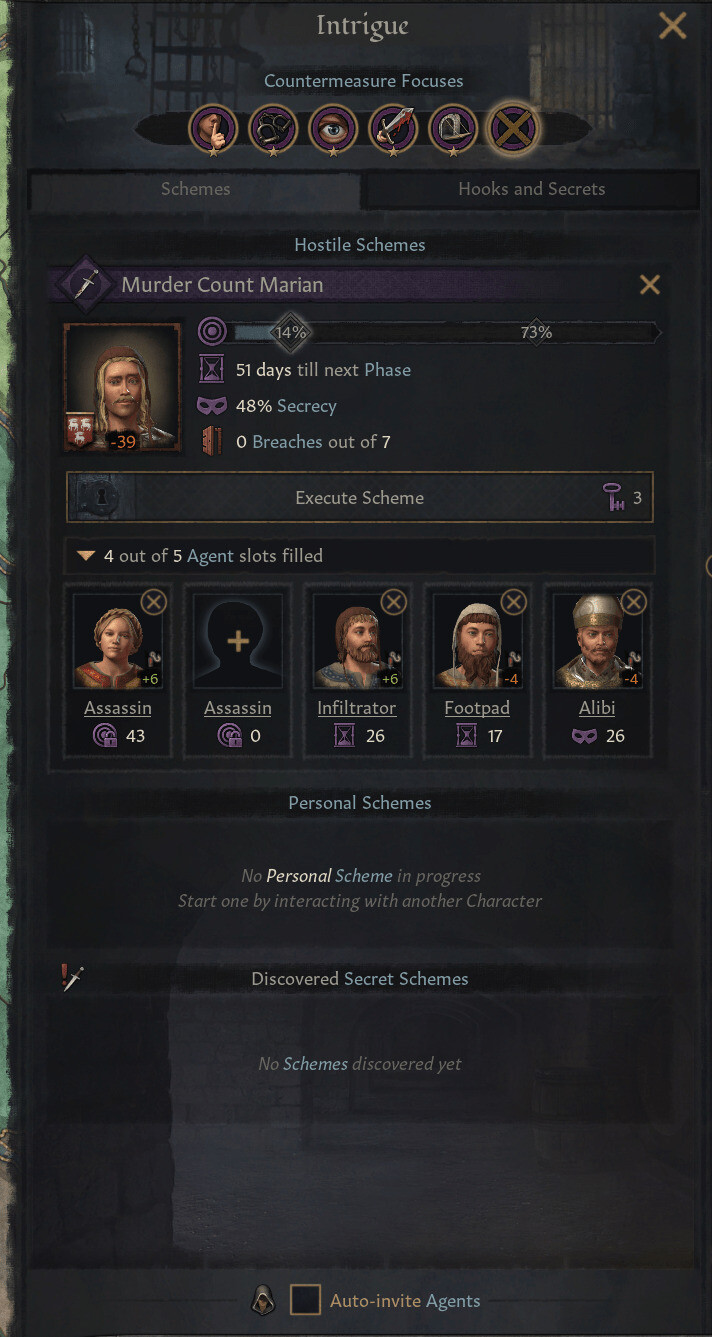Collapse the Agent slots section

87,556
